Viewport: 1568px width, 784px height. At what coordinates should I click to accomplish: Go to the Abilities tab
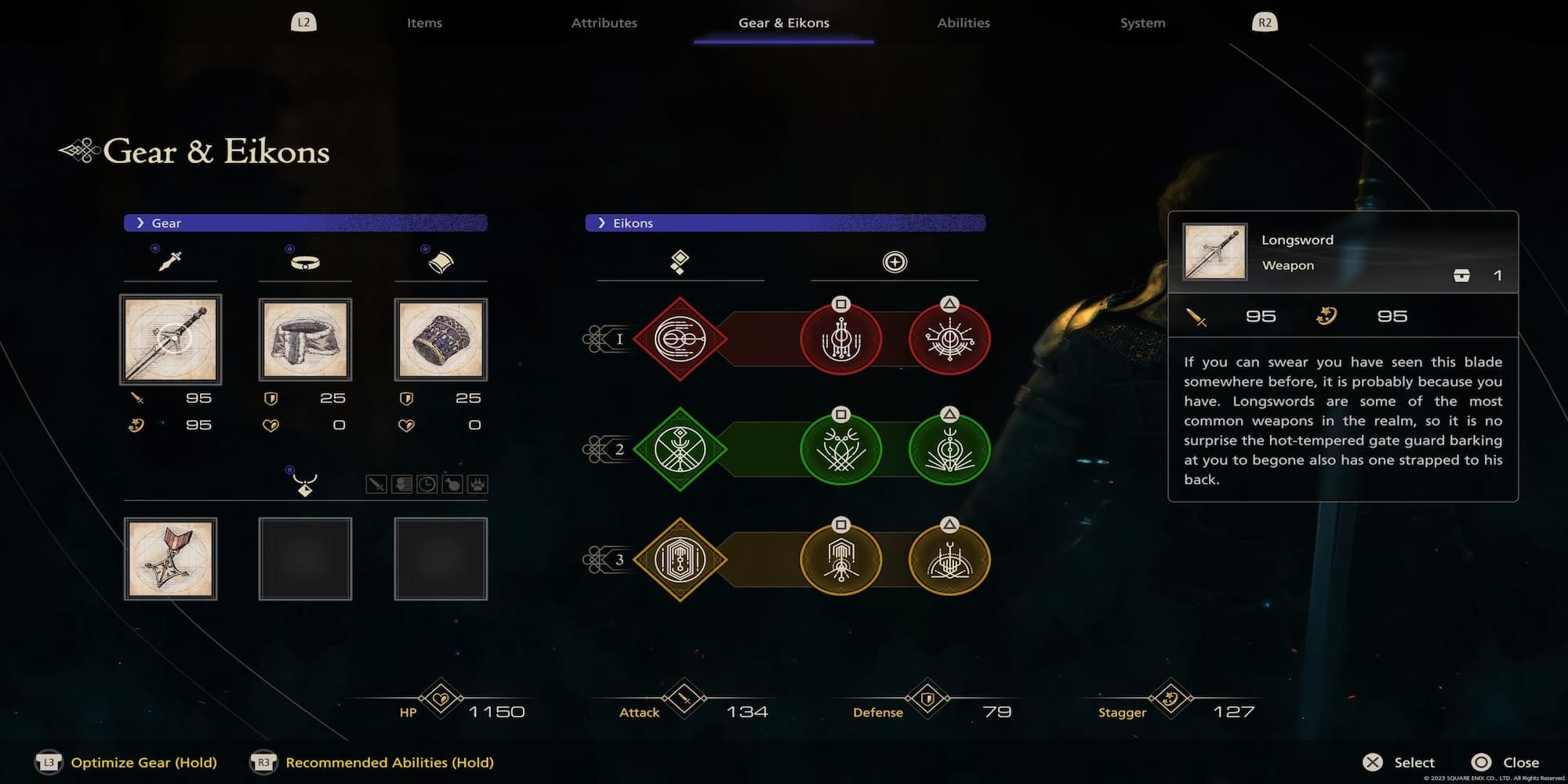point(963,23)
